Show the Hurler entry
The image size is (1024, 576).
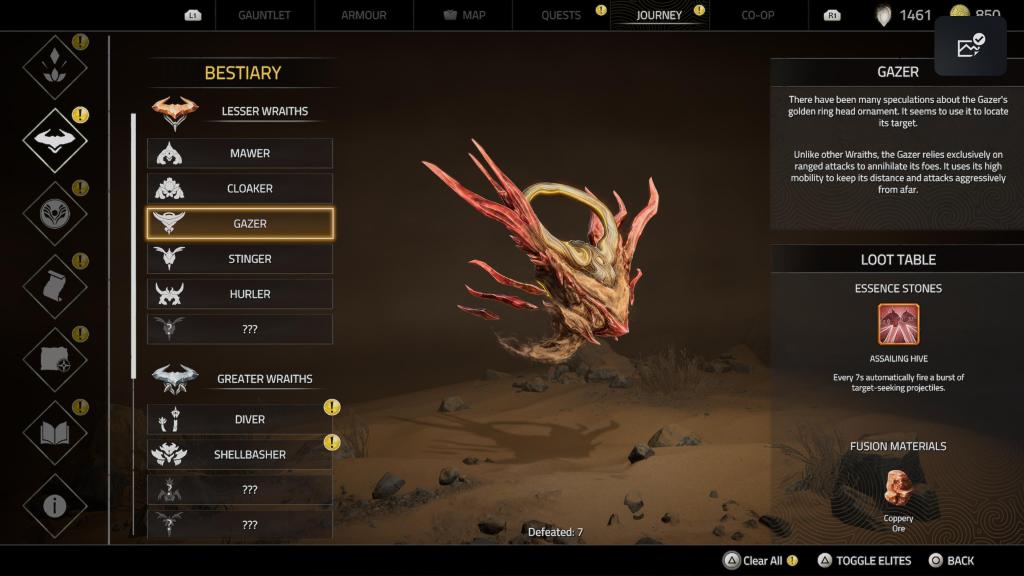[240, 294]
